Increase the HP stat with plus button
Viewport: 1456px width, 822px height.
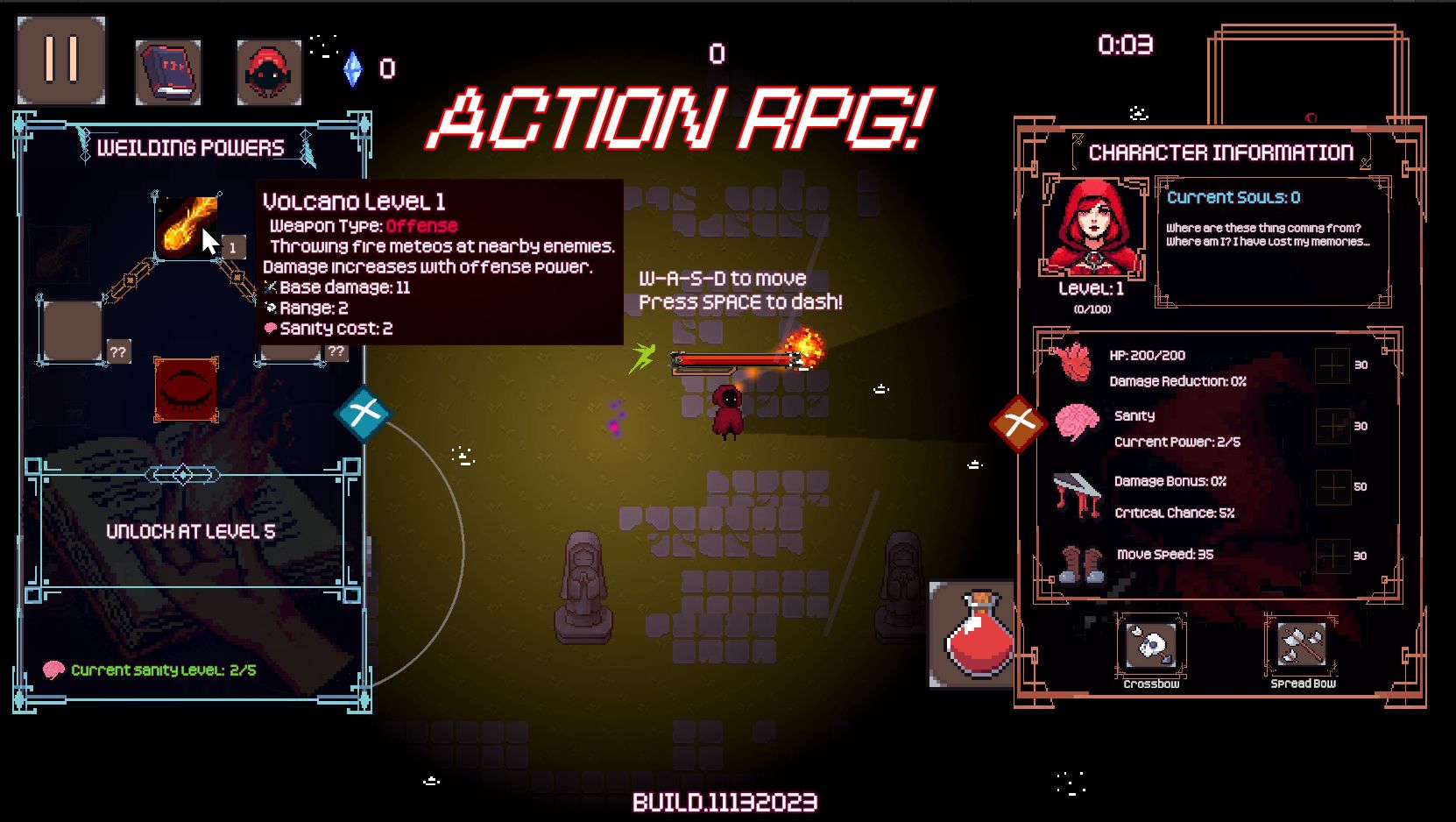pyautogui.click(x=1332, y=365)
